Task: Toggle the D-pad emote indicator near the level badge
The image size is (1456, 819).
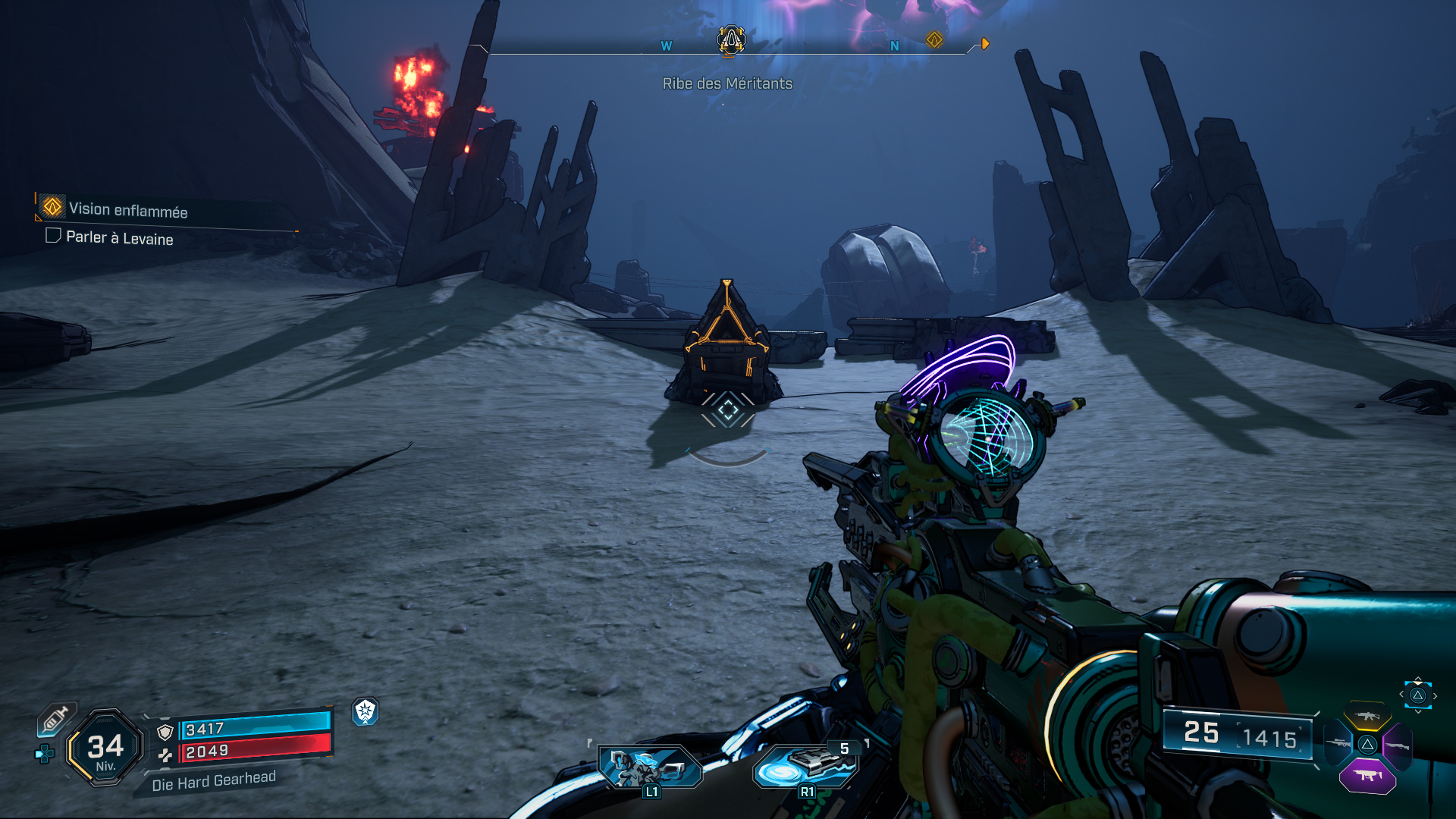Action: [x=44, y=753]
